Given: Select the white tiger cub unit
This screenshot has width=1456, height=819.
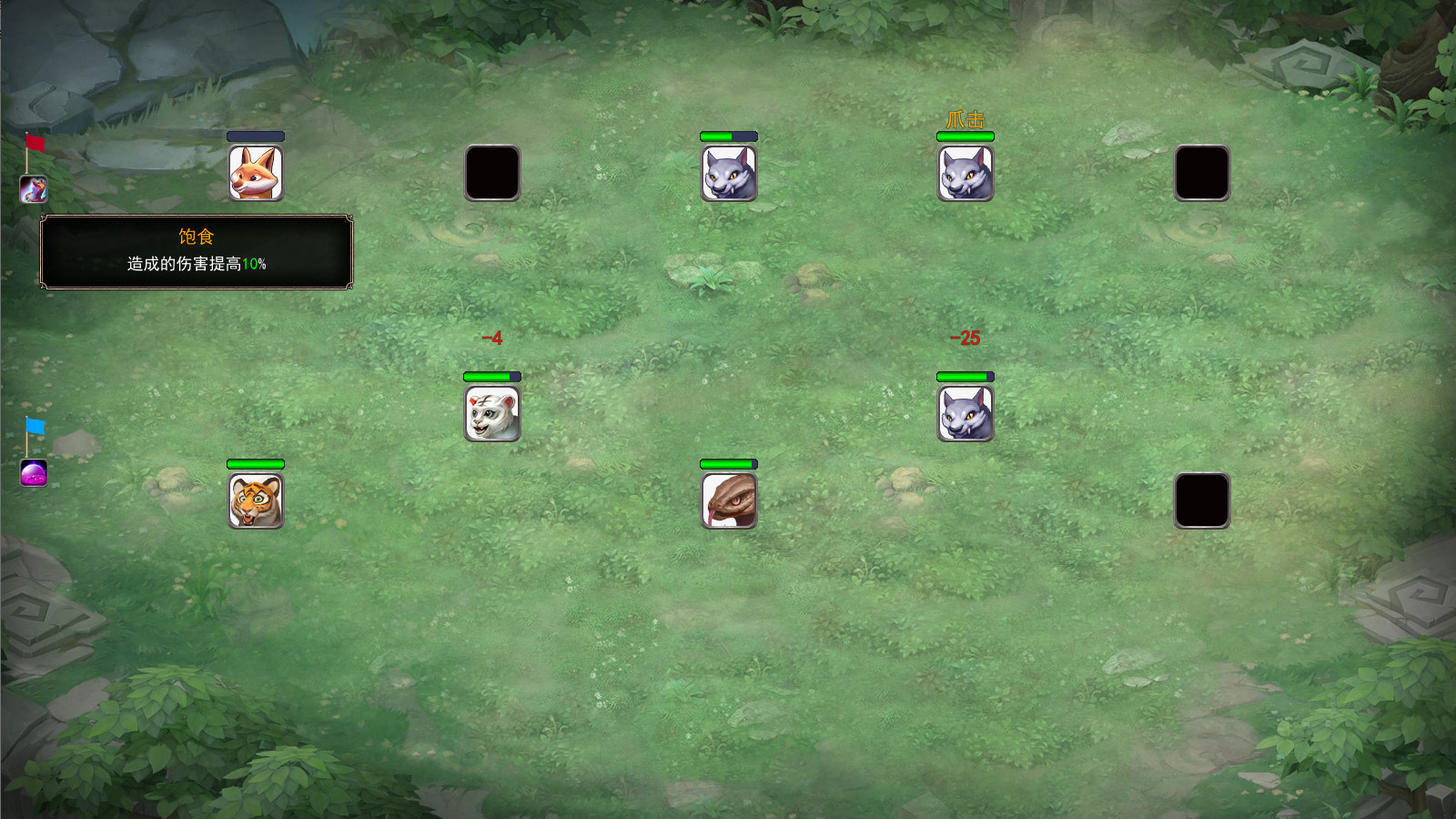Looking at the screenshot, I should (492, 411).
